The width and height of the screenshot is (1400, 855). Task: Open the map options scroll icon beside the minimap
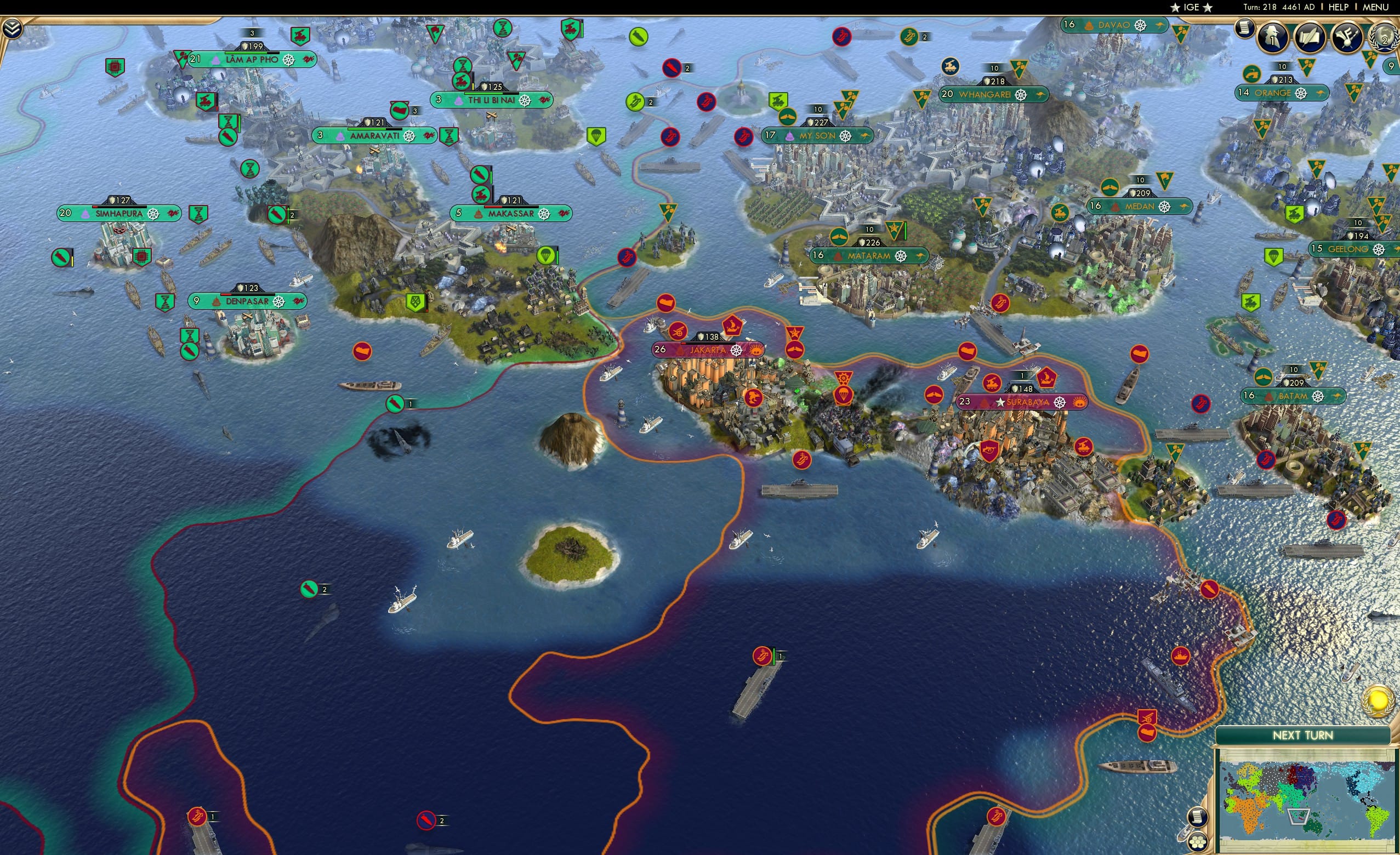(x=1197, y=818)
